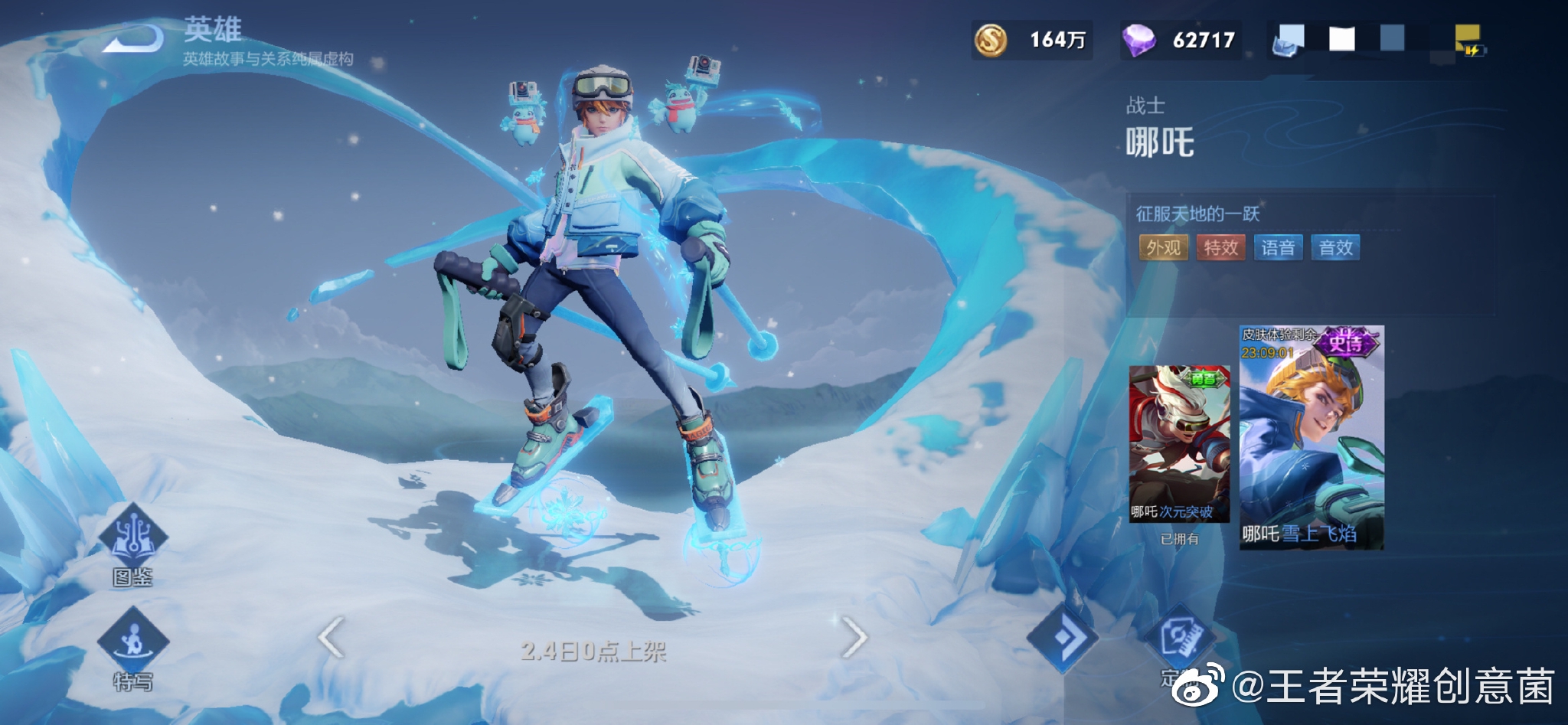Switch to the 语音 voice tab
Image resolution: width=1568 pixels, height=725 pixels.
coord(1279,247)
